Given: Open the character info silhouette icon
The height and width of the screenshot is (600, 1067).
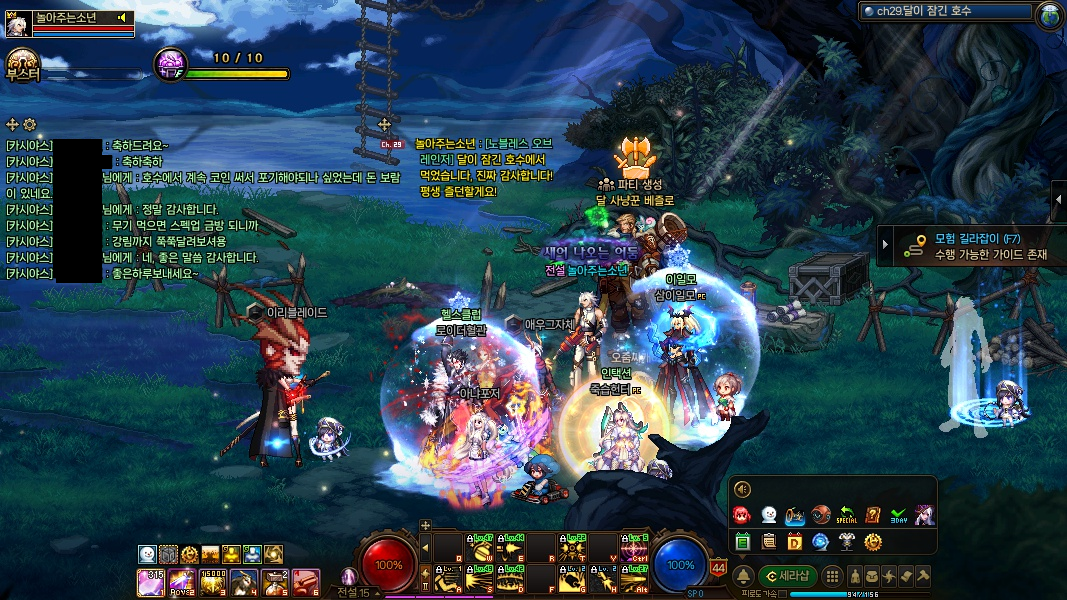Looking at the screenshot, I should (x=856, y=576).
